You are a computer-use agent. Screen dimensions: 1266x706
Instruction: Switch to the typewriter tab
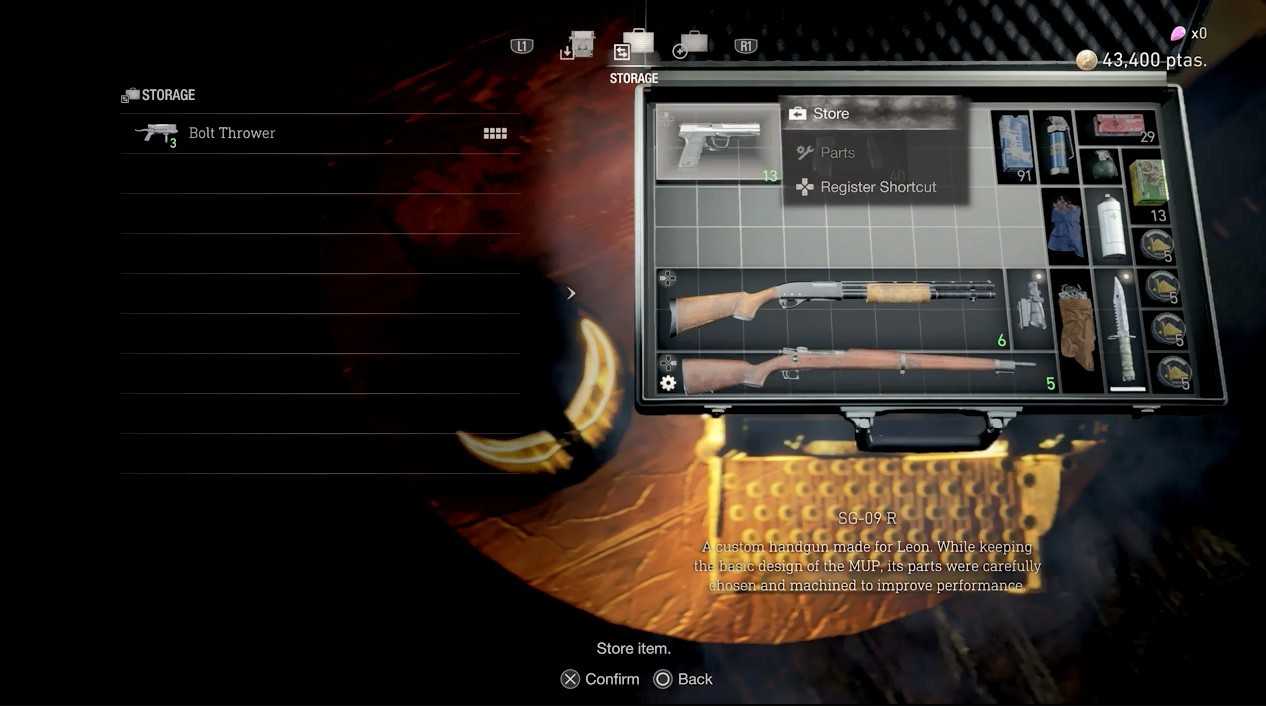(x=578, y=46)
